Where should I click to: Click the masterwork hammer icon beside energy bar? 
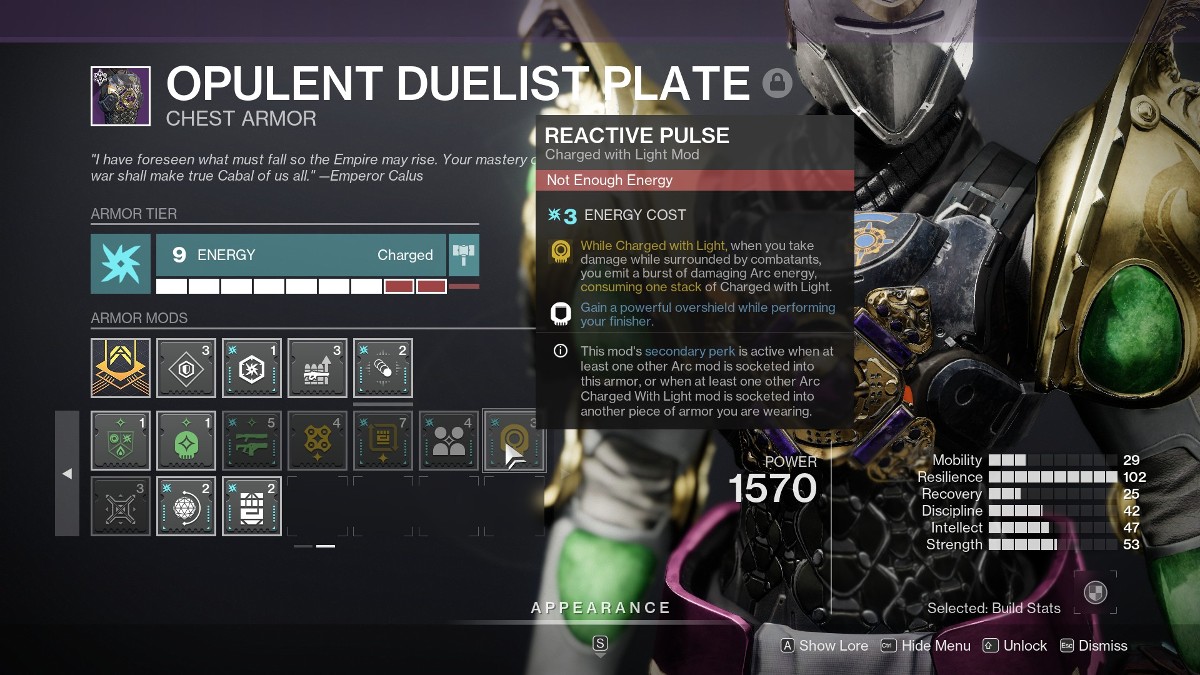tap(464, 255)
